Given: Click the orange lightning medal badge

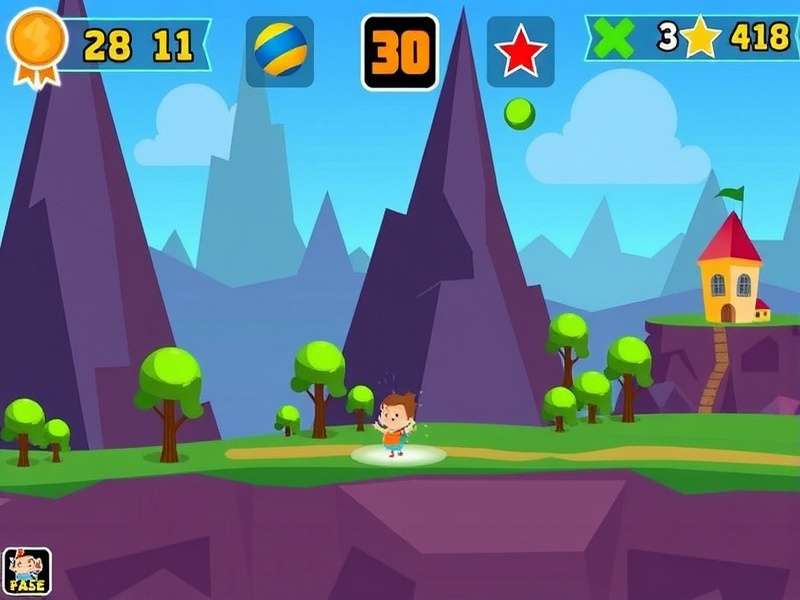Looking at the screenshot, I should [x=37, y=41].
